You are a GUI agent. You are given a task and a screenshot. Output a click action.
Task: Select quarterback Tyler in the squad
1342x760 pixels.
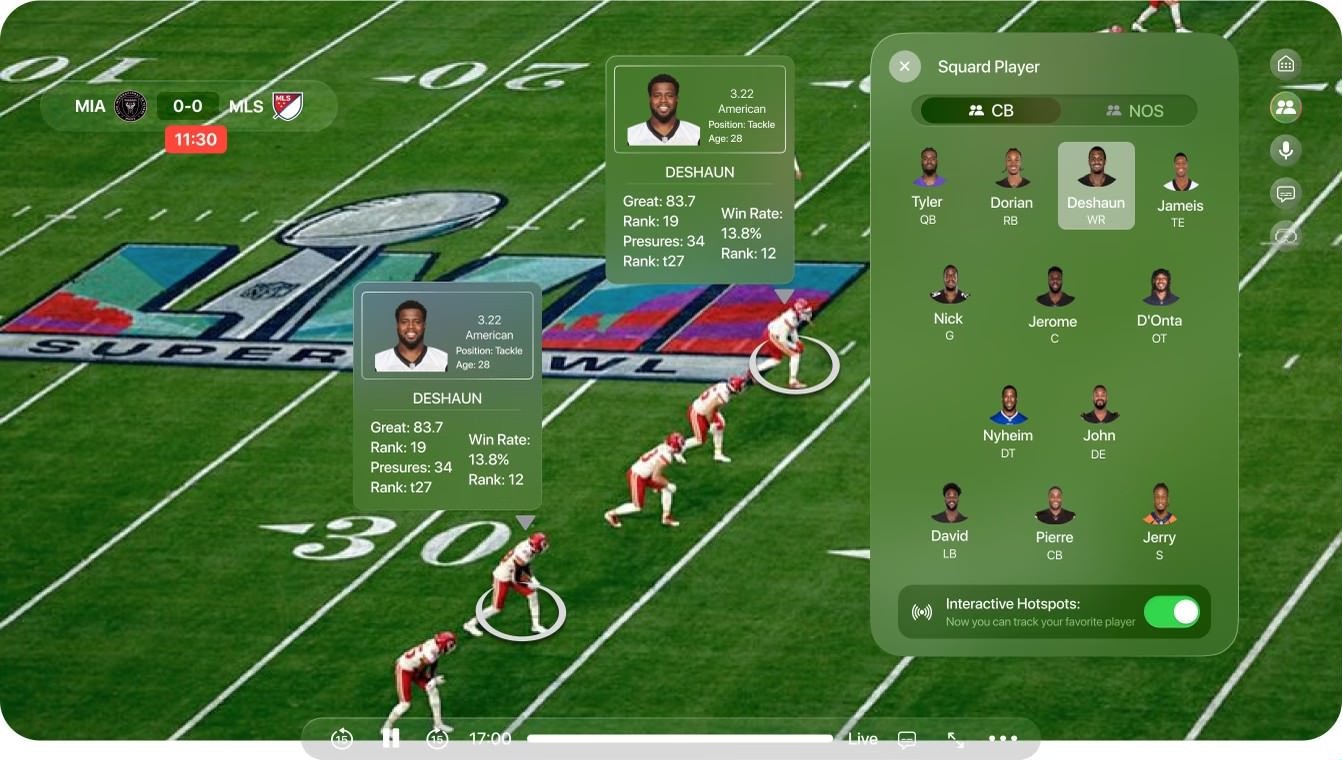928,185
